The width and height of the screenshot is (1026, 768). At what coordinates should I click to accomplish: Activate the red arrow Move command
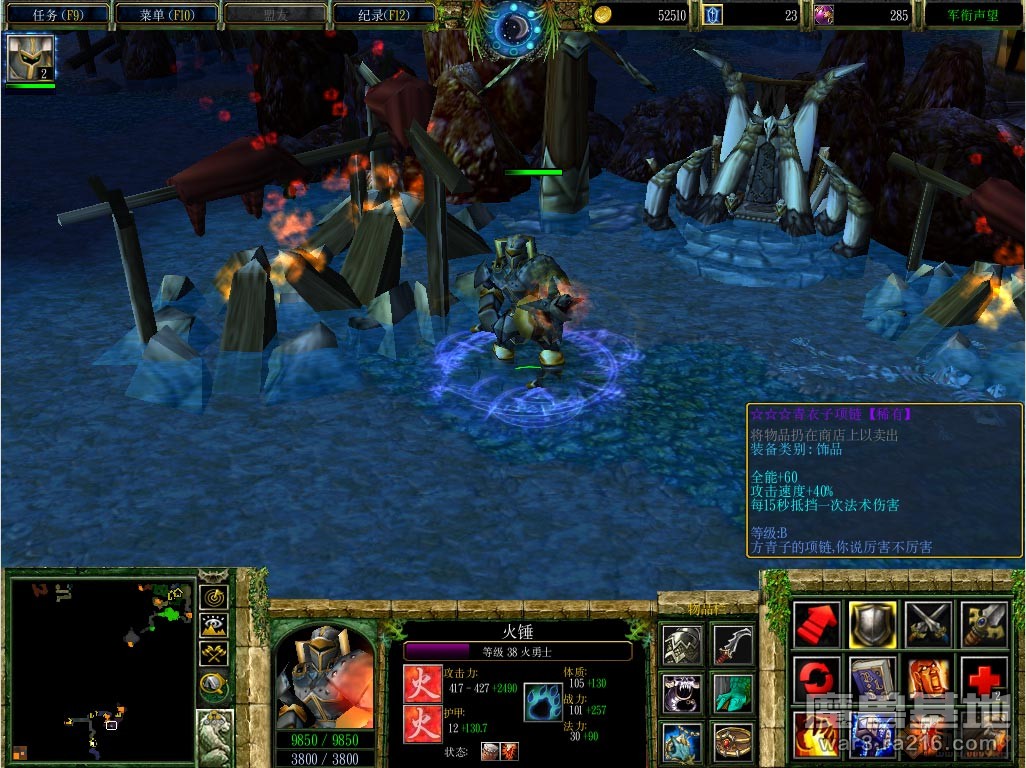click(x=817, y=625)
